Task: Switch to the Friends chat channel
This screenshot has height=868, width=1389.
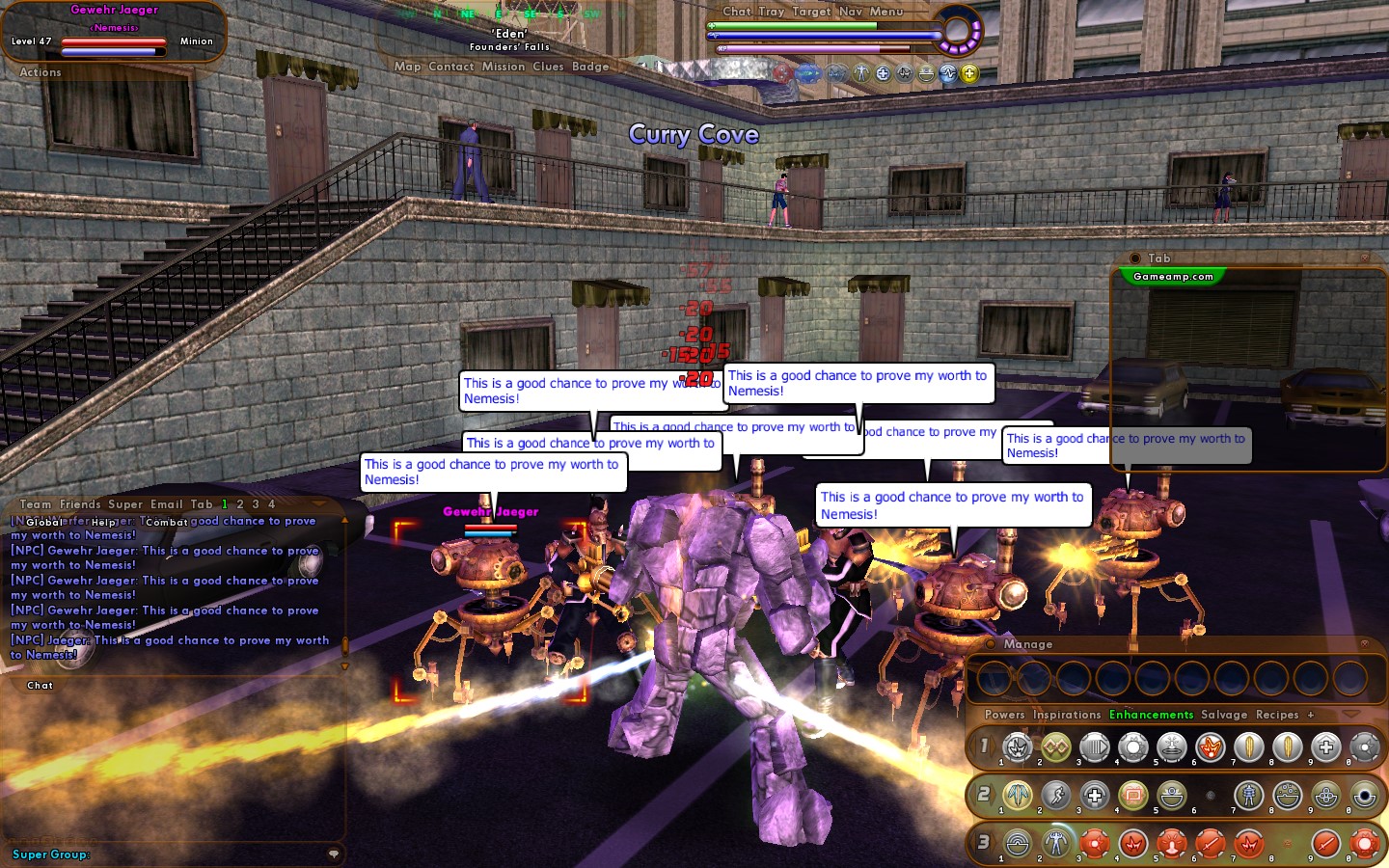Action: 80,504
